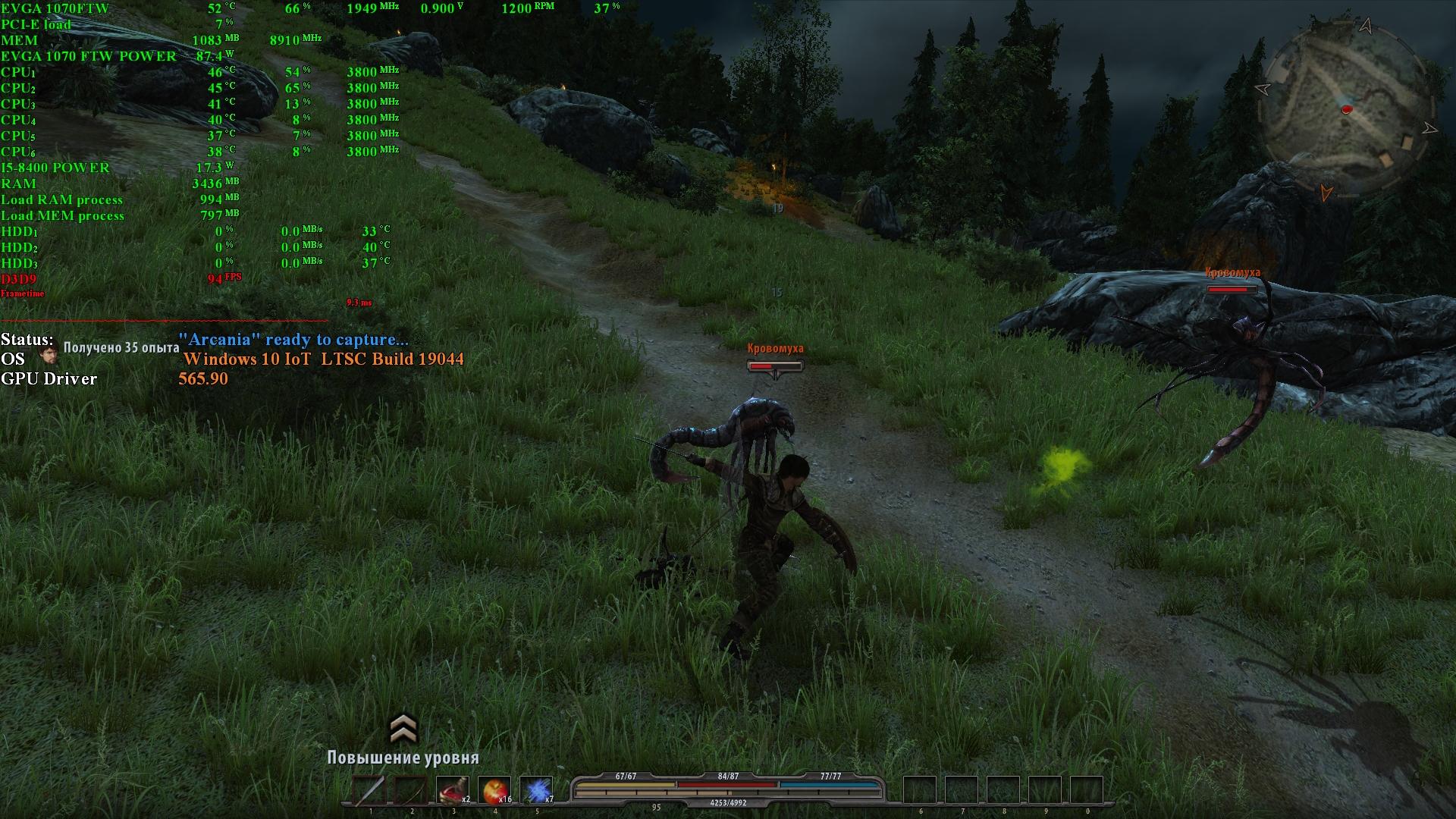This screenshot has width=1456, height=819.
Task: Use the red health potion
Action: click(x=453, y=791)
